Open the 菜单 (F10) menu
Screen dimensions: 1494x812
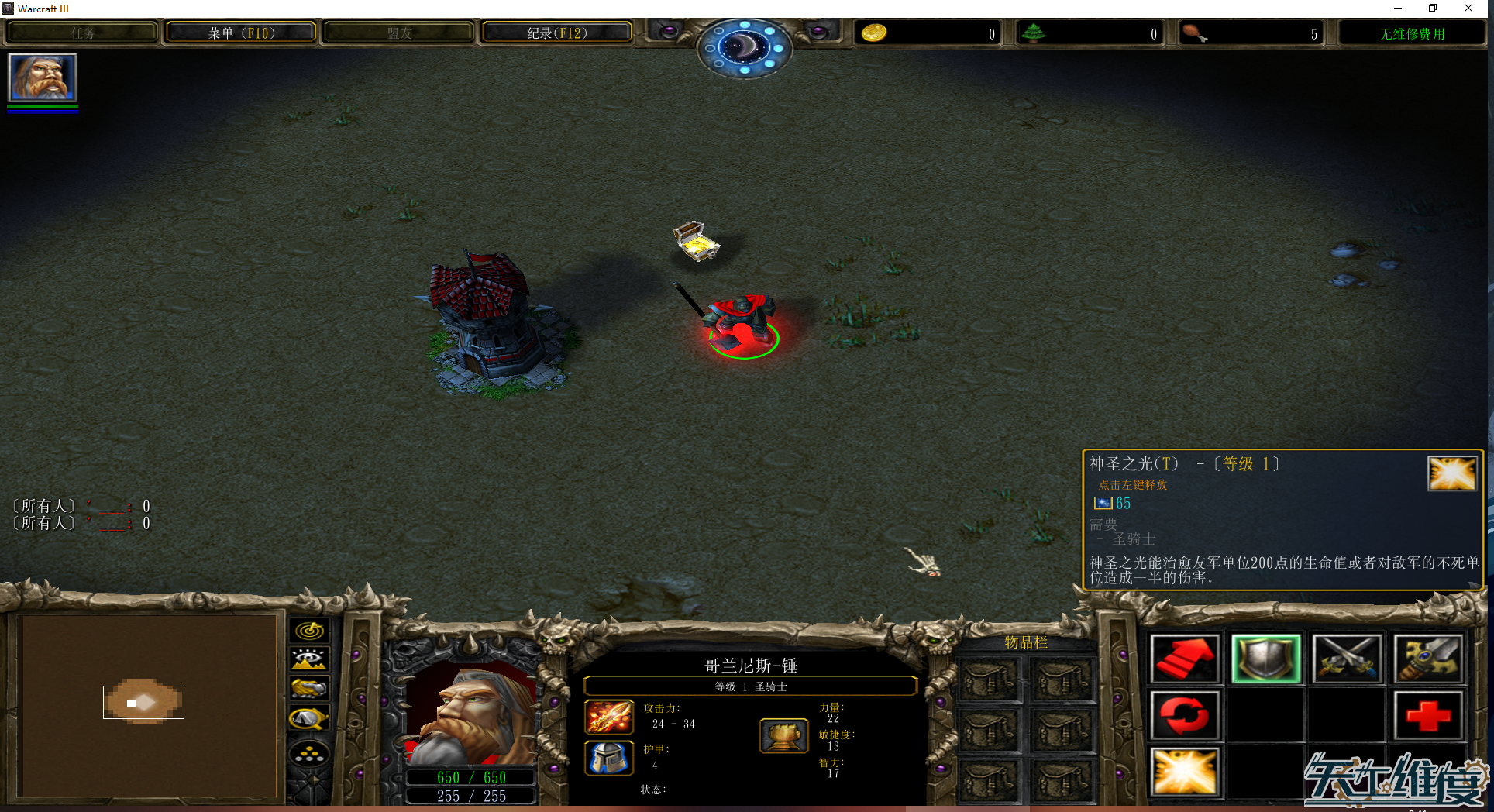point(241,33)
